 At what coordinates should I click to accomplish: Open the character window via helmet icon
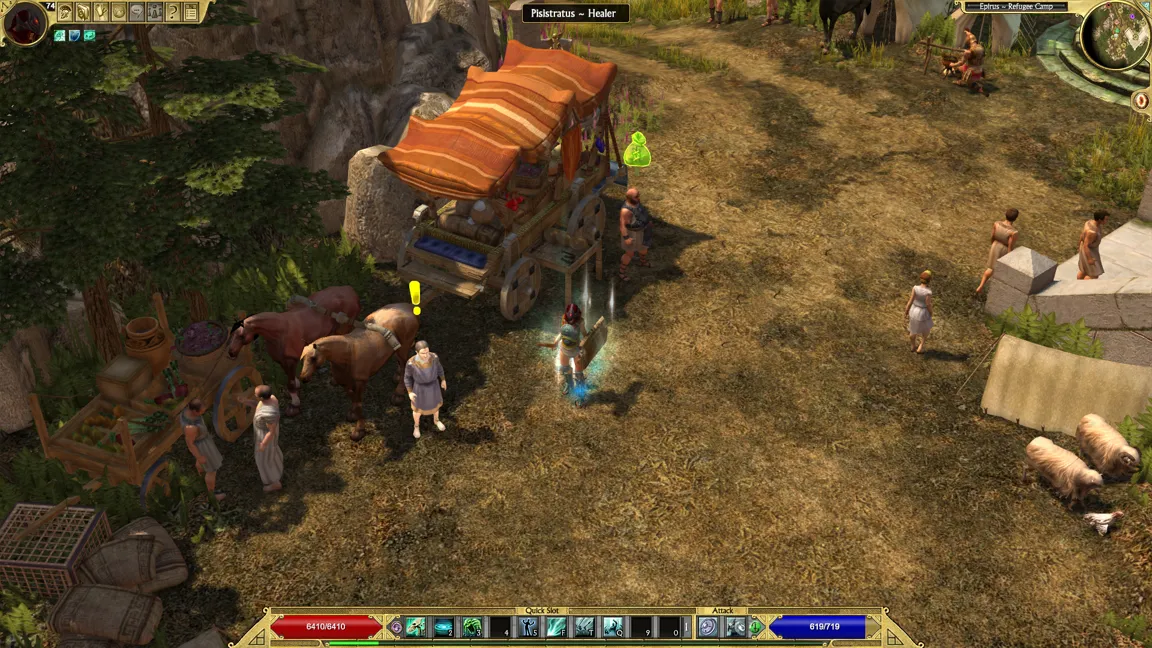tap(65, 12)
